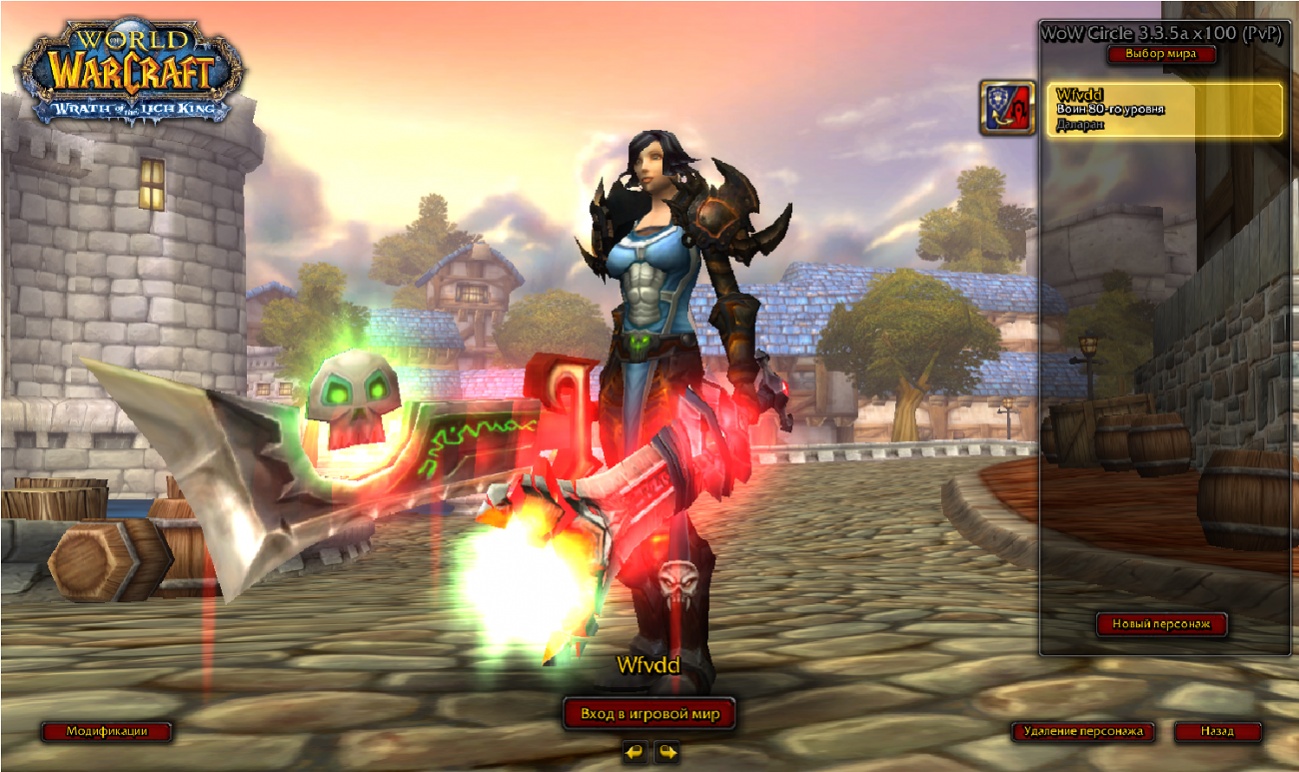Go back with the "Назад" button
The height and width of the screenshot is (772, 1299).
pyautogui.click(x=1217, y=731)
